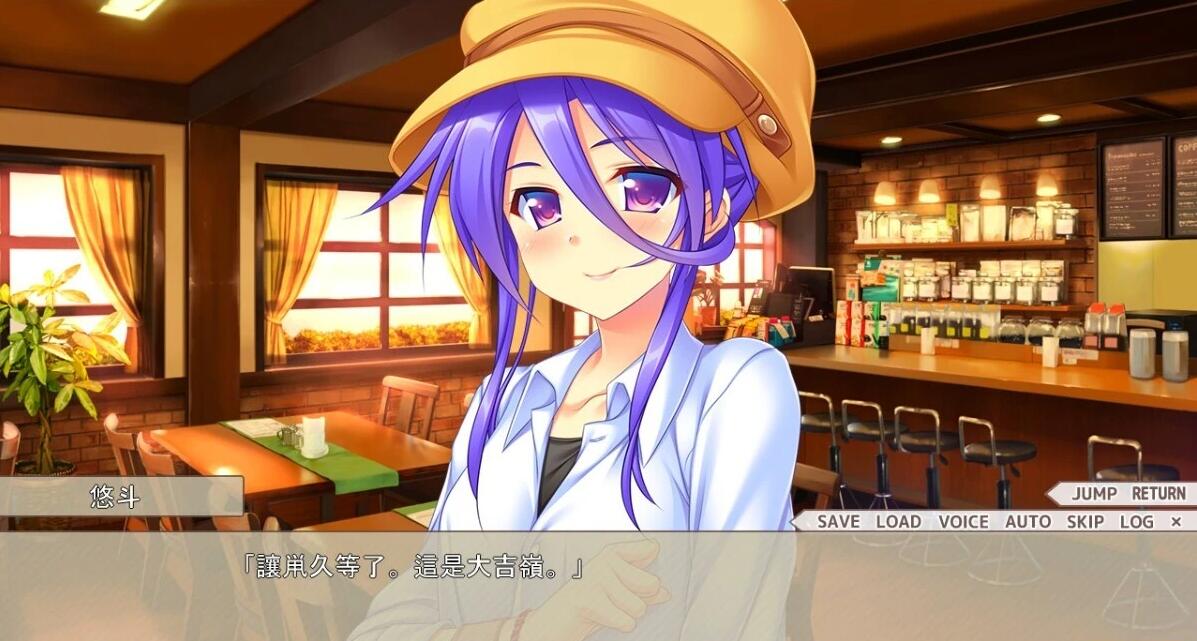Viewport: 1197px width, 641px height.
Task: Advance the dialogue text box
Action: [x=598, y=590]
